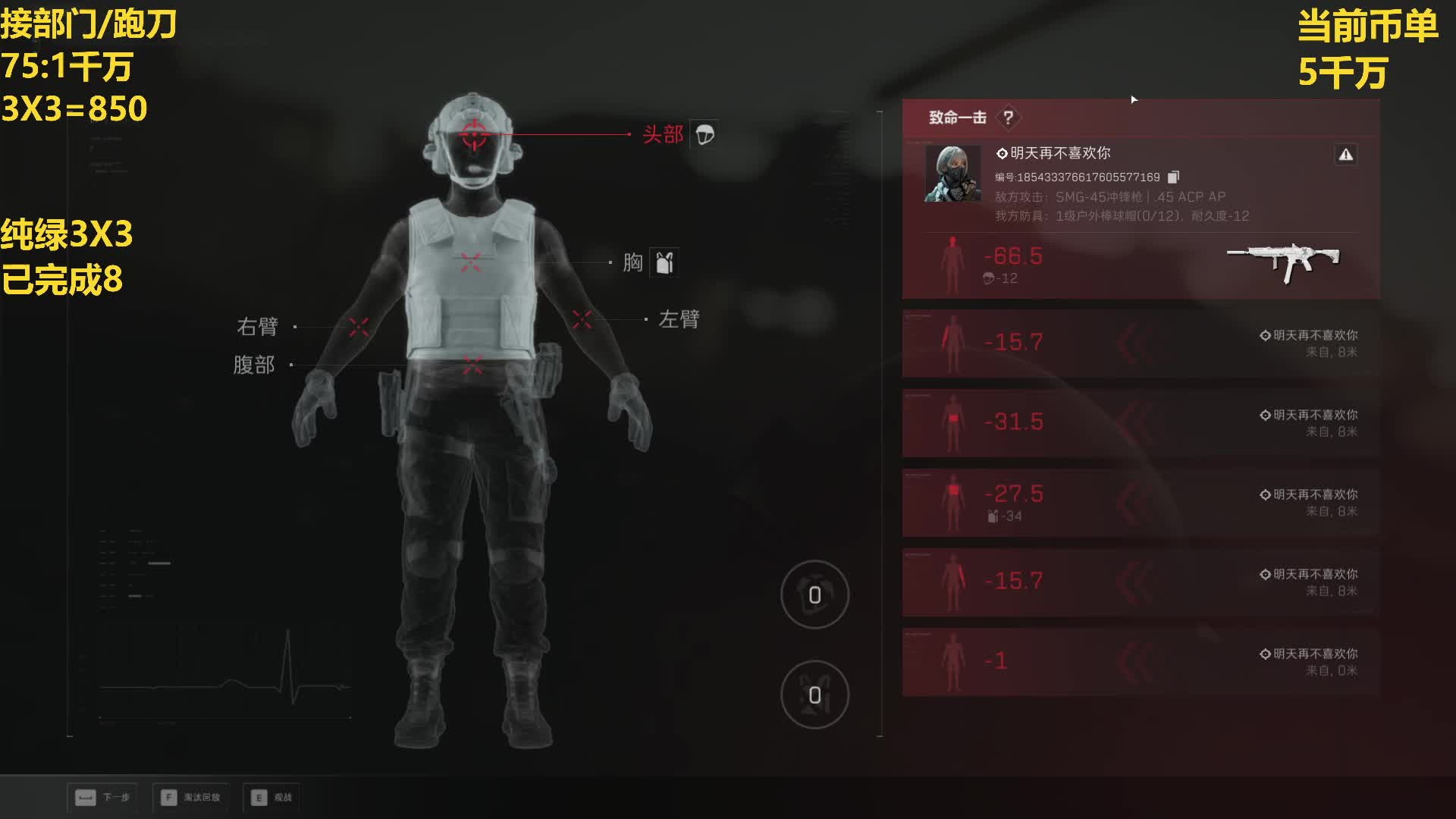
Task: Select the helmet icon beside 头部
Action: [x=704, y=134]
